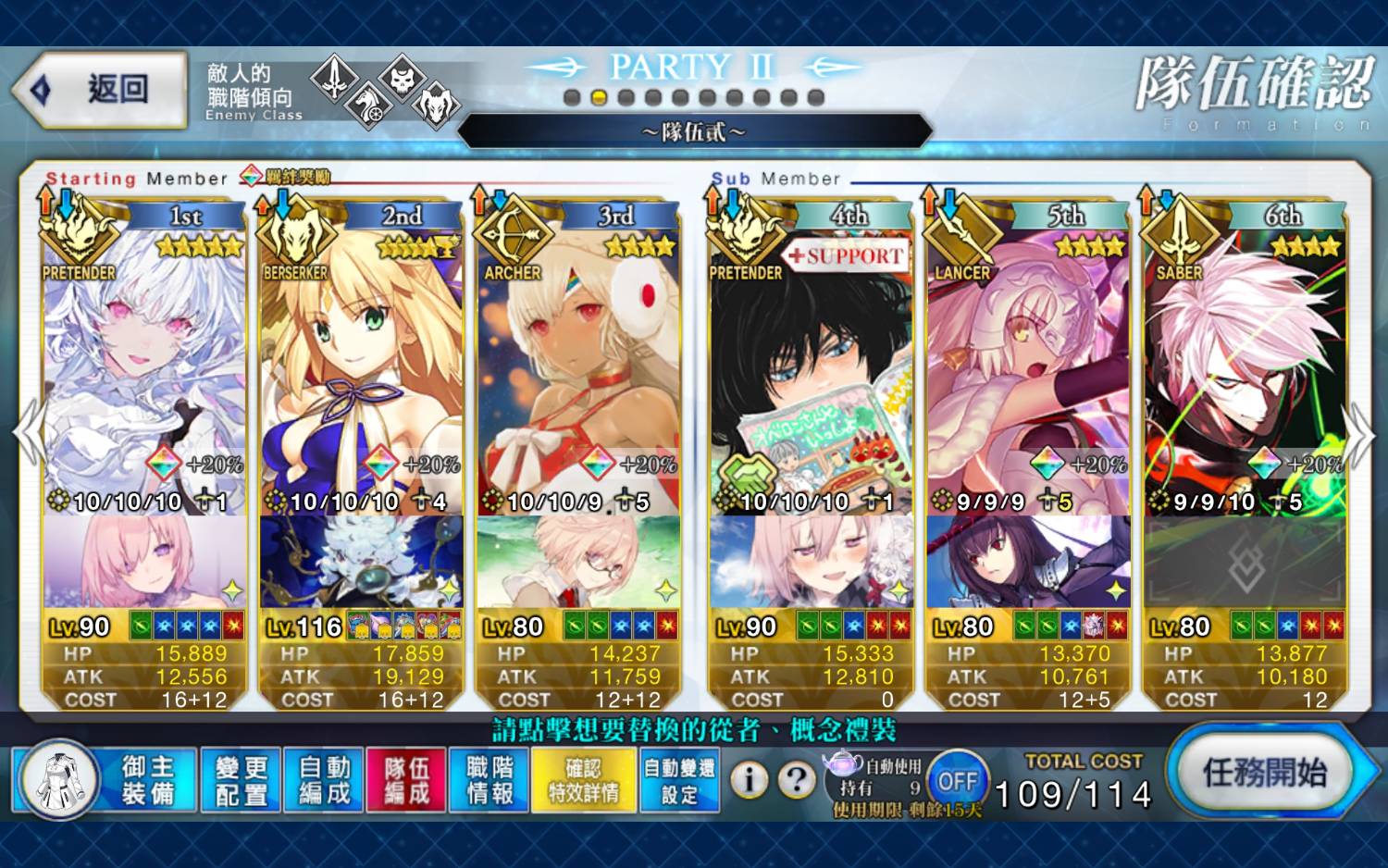Select the 2nd slot Berserker servant card

361,370
